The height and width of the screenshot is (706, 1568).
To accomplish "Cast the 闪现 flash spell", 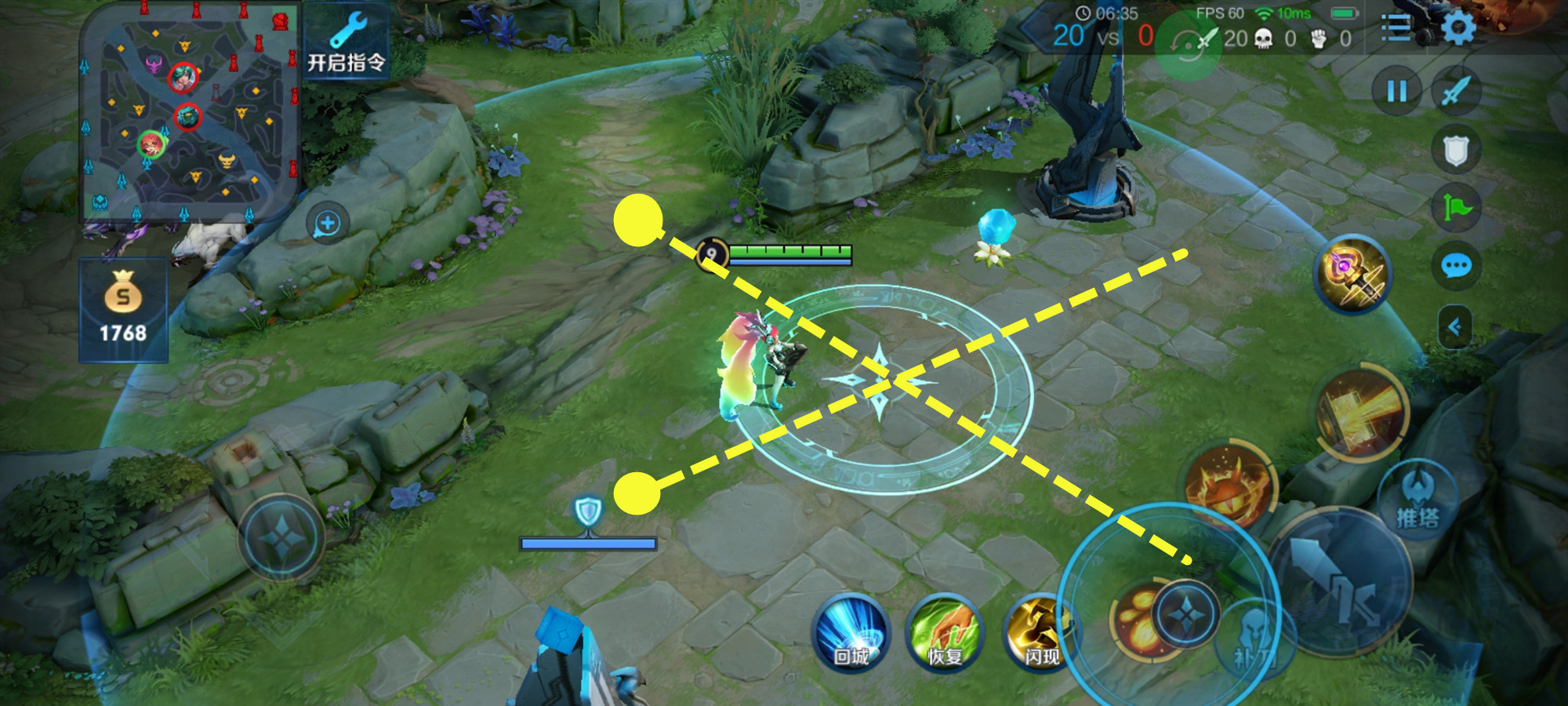I will (x=1041, y=633).
